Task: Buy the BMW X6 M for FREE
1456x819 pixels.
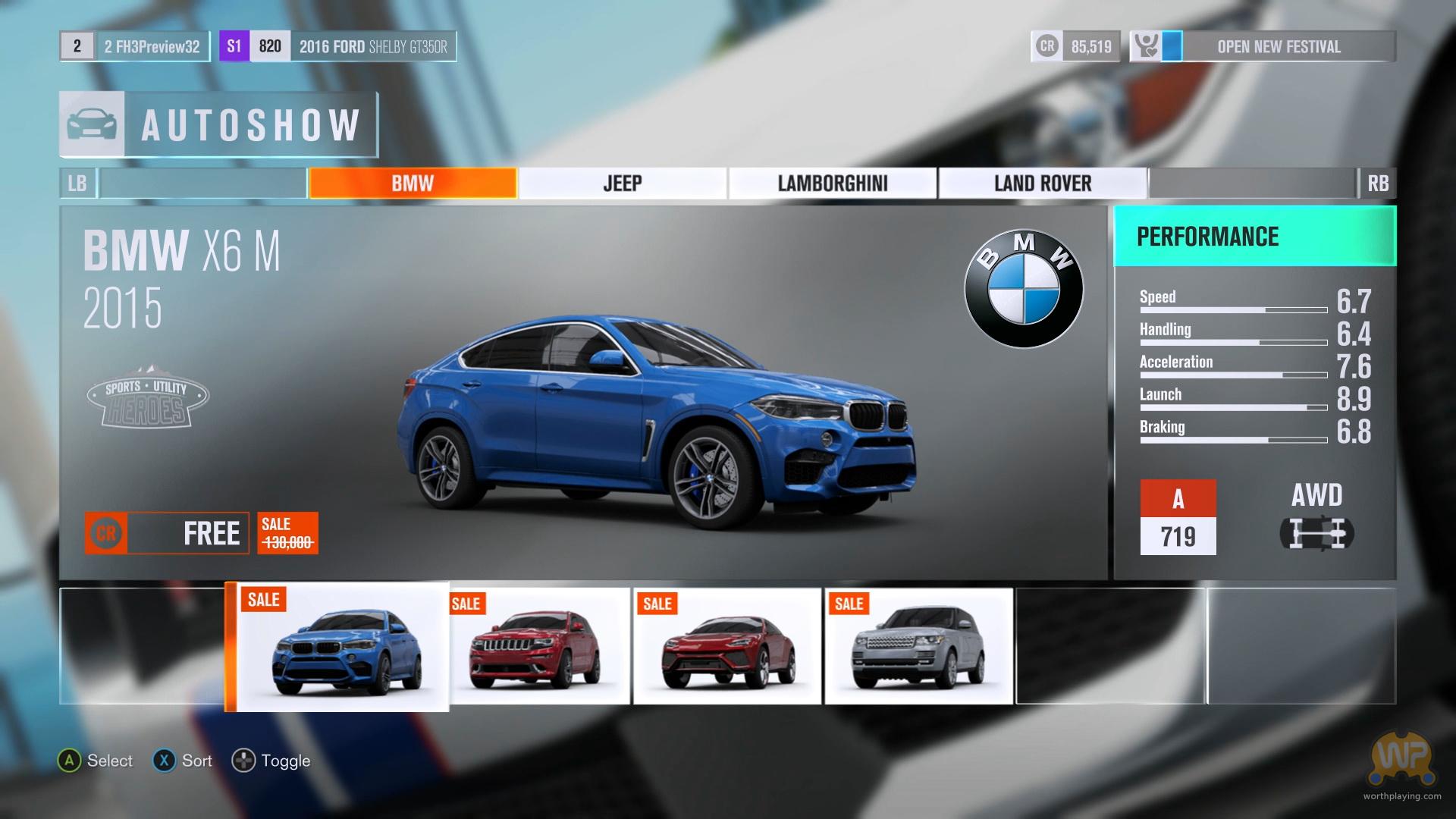Action: [167, 533]
